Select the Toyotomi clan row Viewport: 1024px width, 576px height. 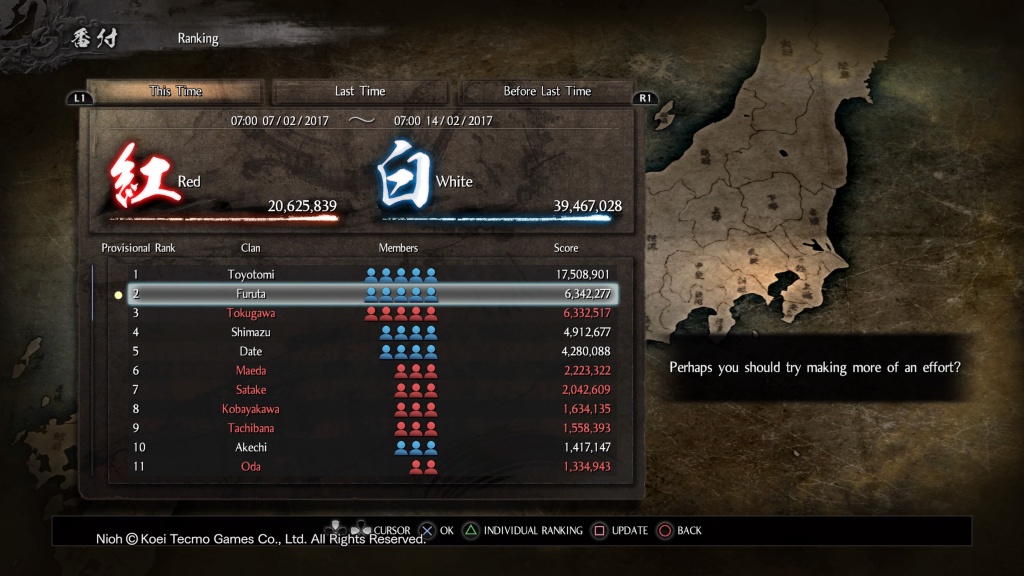370,274
